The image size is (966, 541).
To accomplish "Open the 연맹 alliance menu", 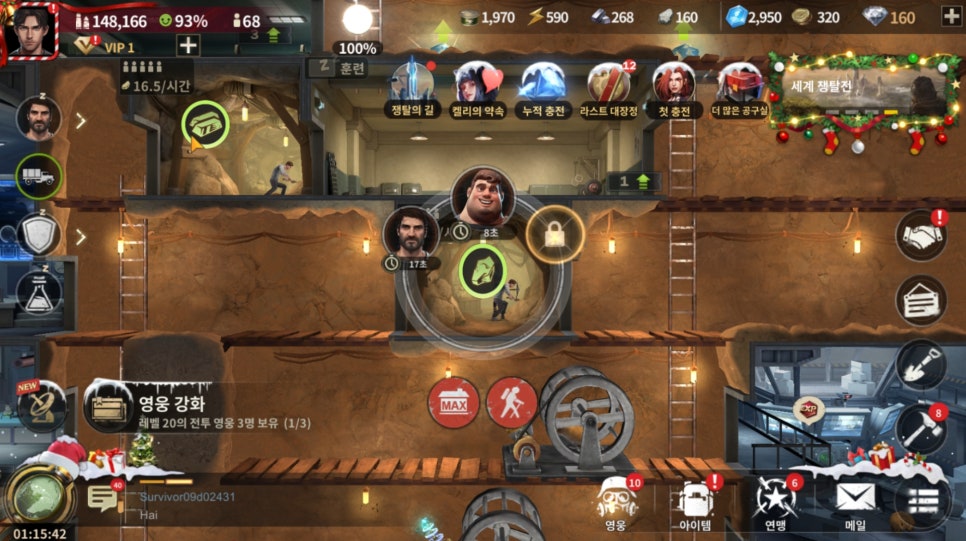I will pos(775,503).
